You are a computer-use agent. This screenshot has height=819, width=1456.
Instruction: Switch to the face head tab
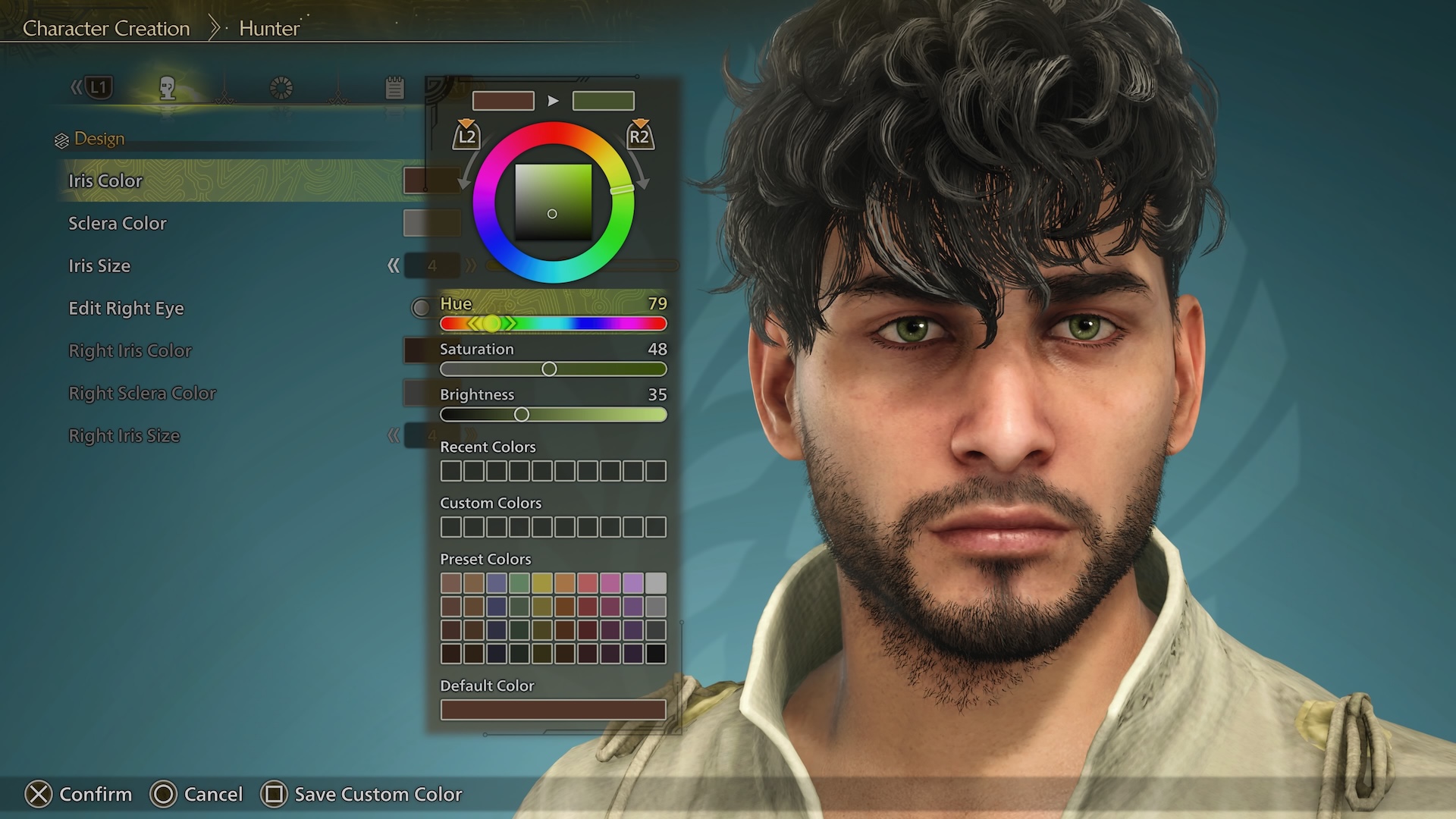pyautogui.click(x=168, y=89)
